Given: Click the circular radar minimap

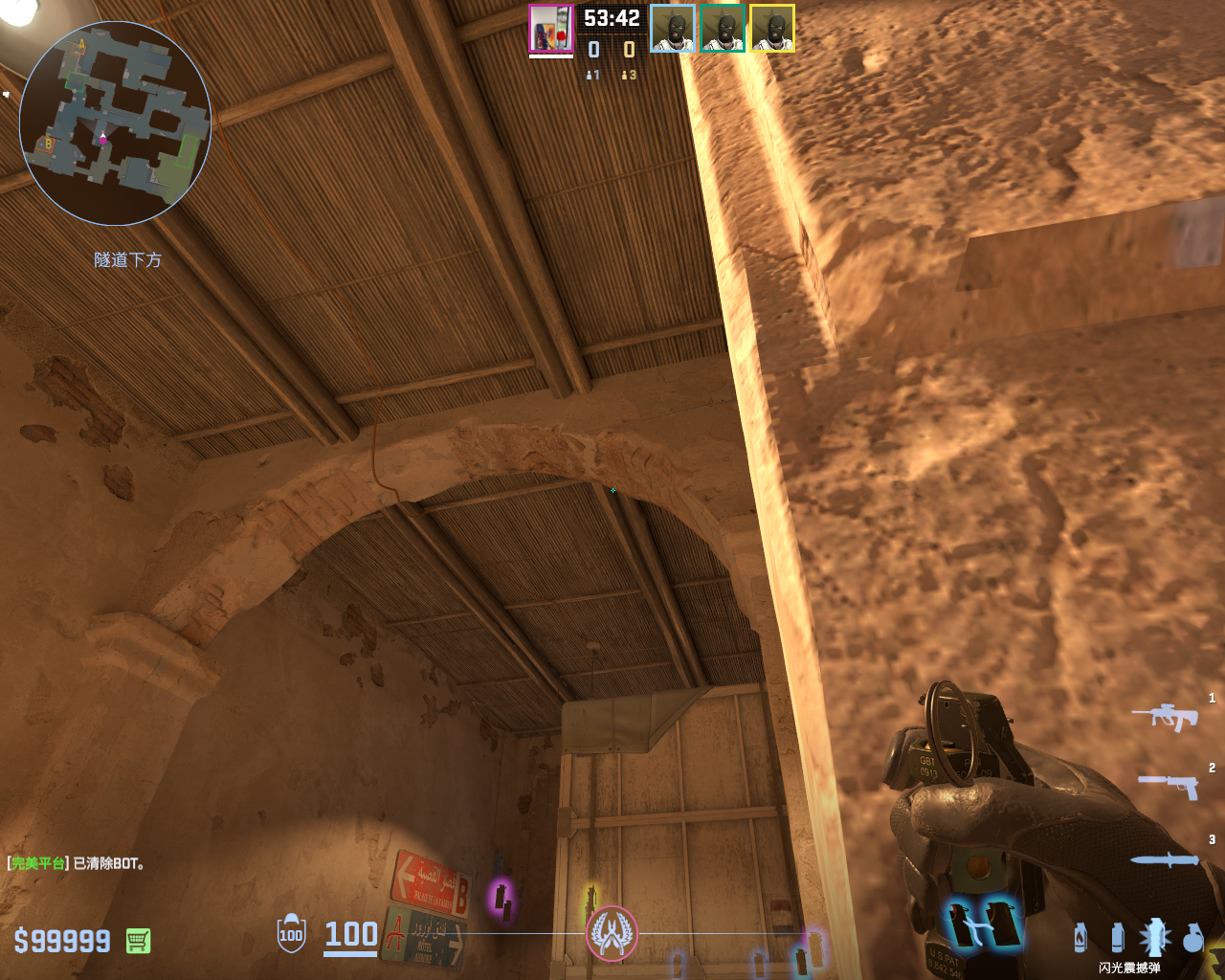Looking at the screenshot, I should [x=115, y=122].
